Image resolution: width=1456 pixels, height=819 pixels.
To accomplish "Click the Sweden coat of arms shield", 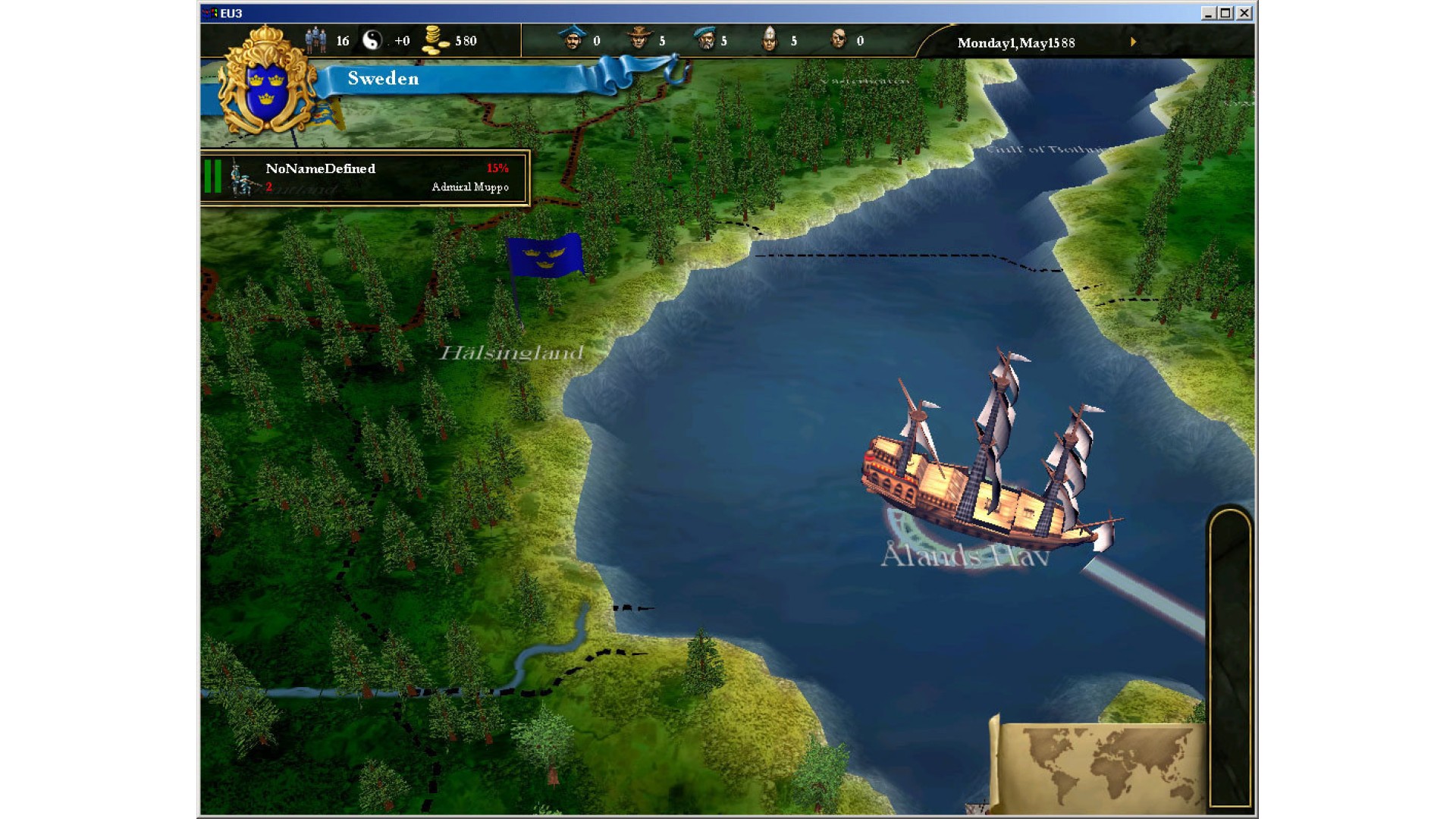I will pyautogui.click(x=267, y=82).
